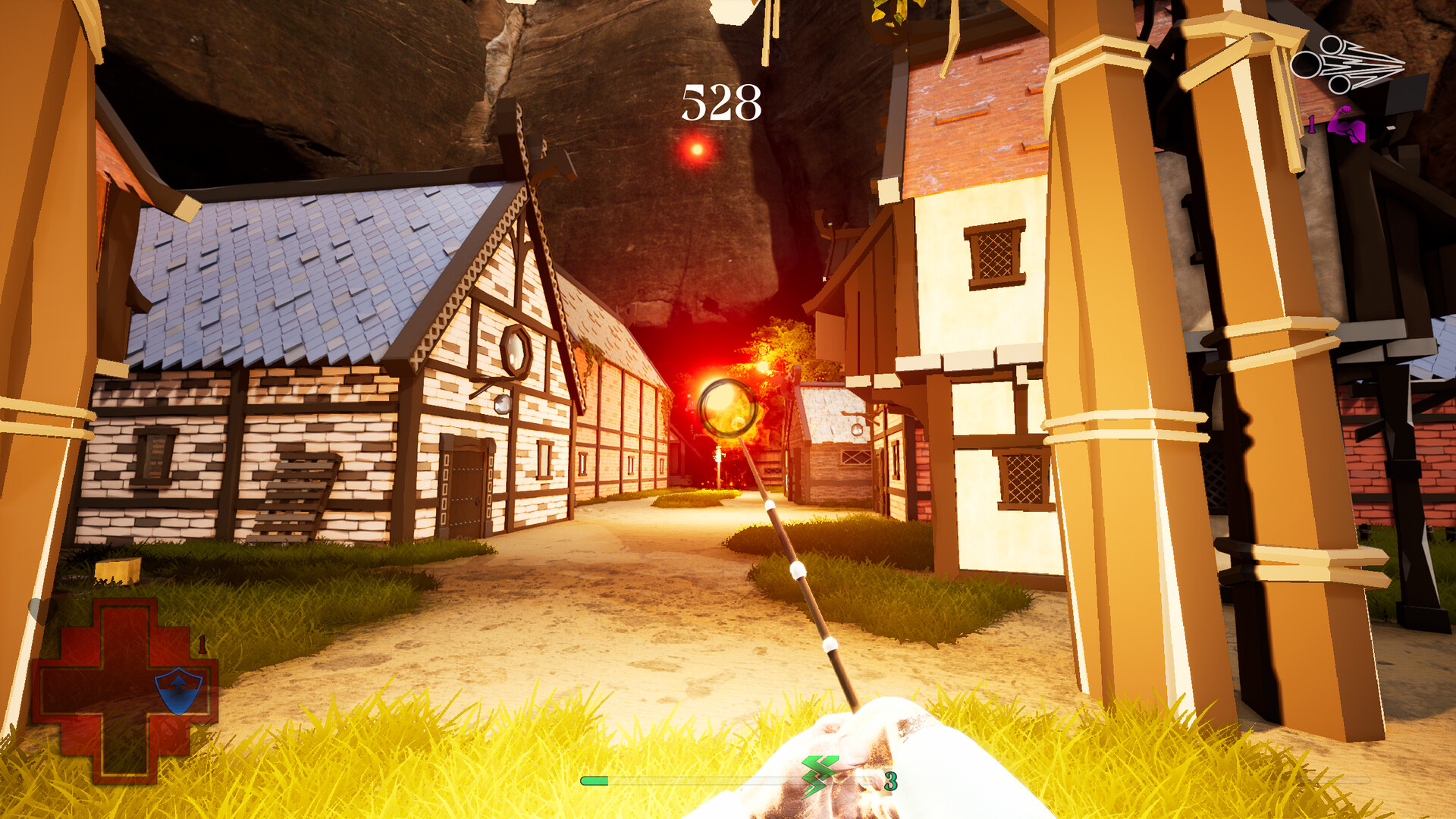Image resolution: width=1456 pixels, height=819 pixels.
Task: Click the hanging lantern on the left building
Action: [503, 404]
